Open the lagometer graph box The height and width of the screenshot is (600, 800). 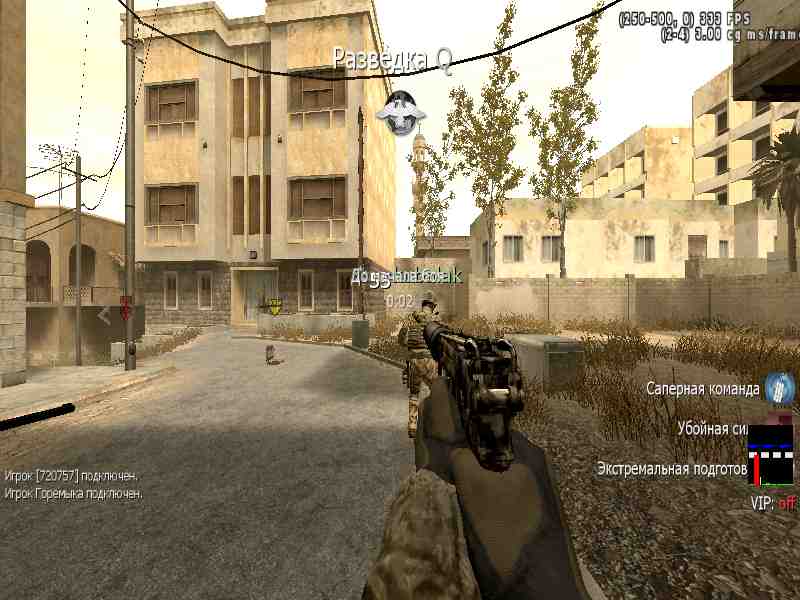[770, 455]
